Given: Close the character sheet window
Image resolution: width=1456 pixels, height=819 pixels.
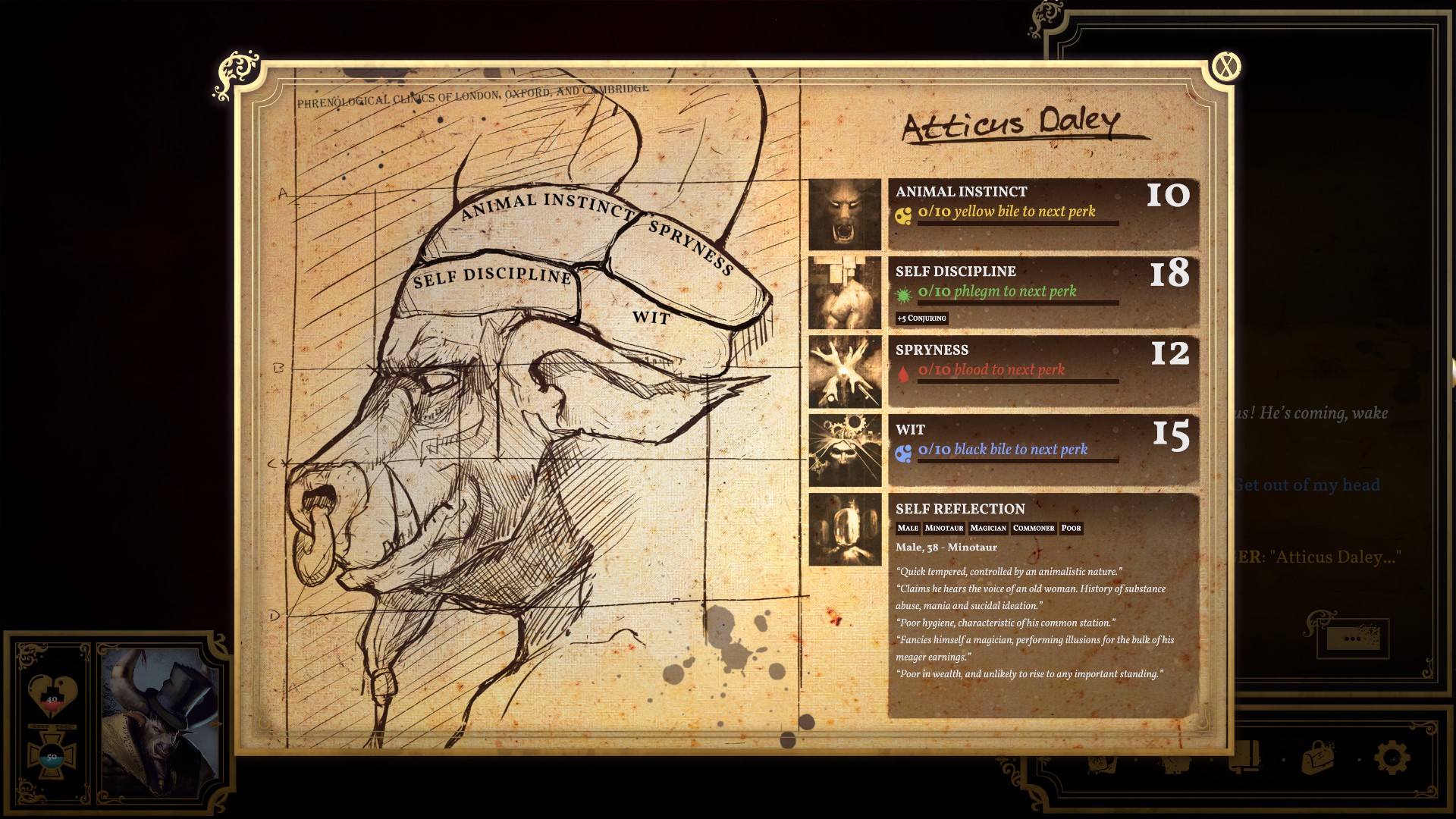Looking at the screenshot, I should point(1225,68).
